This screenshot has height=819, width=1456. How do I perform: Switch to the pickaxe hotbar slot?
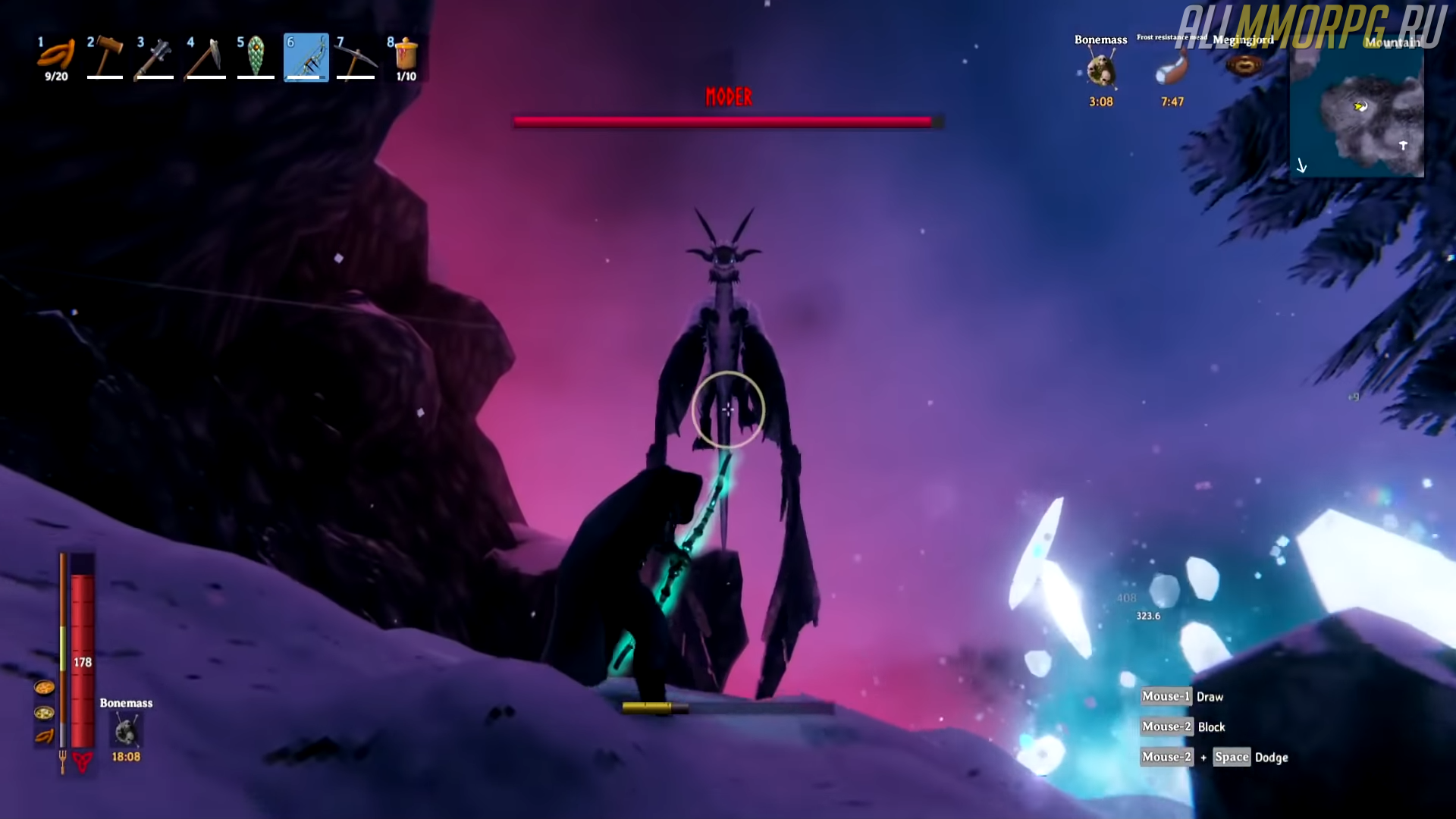pos(356,57)
